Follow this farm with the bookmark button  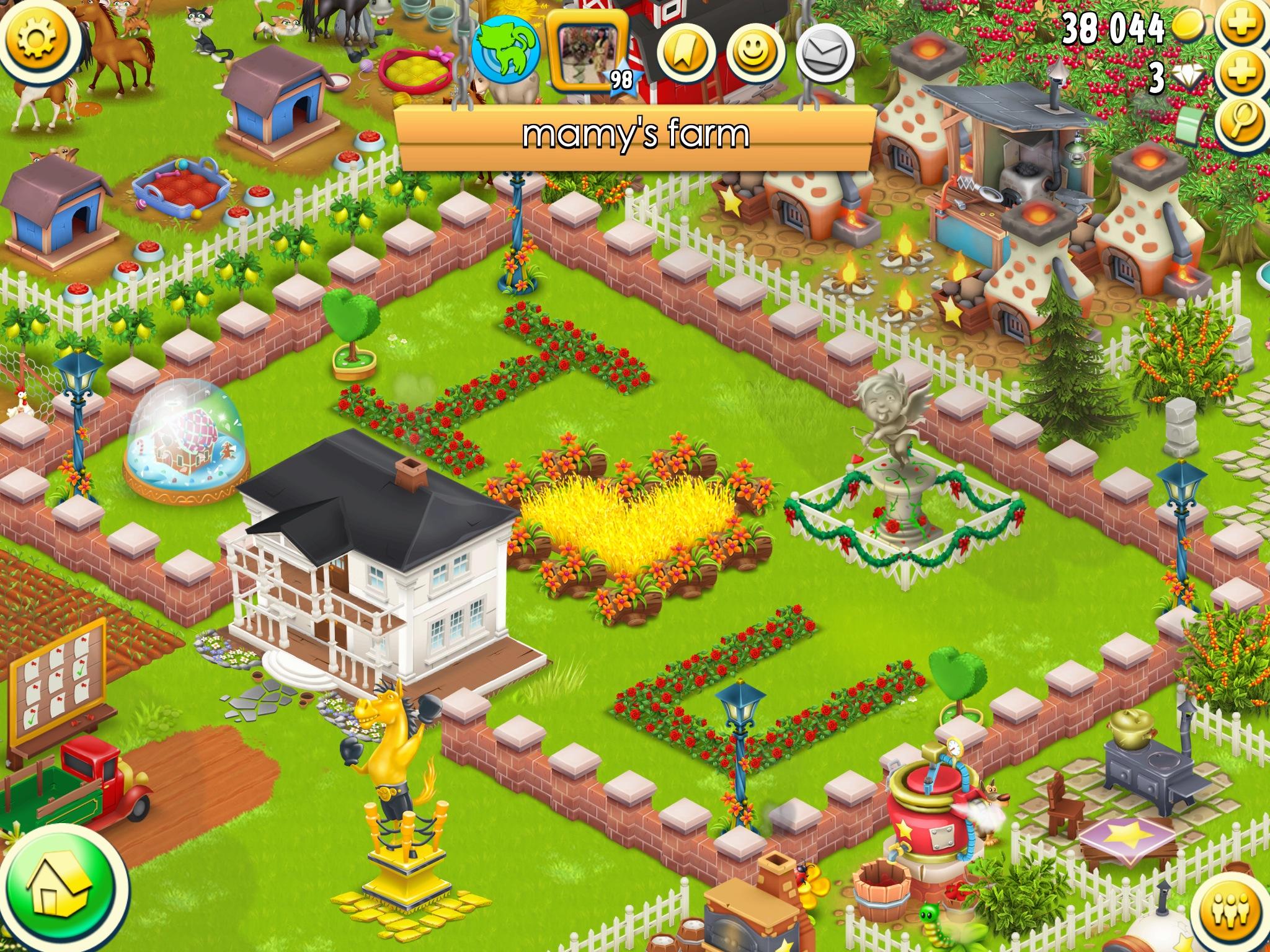(686, 53)
